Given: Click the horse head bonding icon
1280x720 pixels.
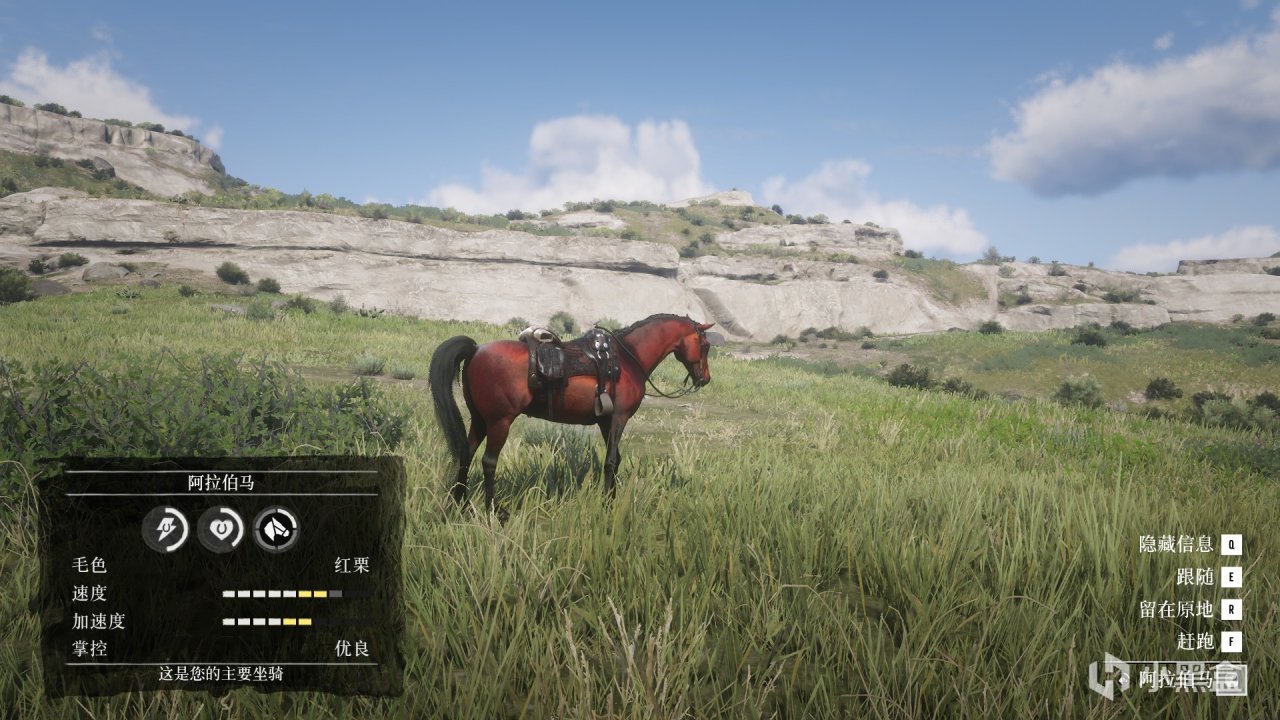Looking at the screenshot, I should pos(275,528).
